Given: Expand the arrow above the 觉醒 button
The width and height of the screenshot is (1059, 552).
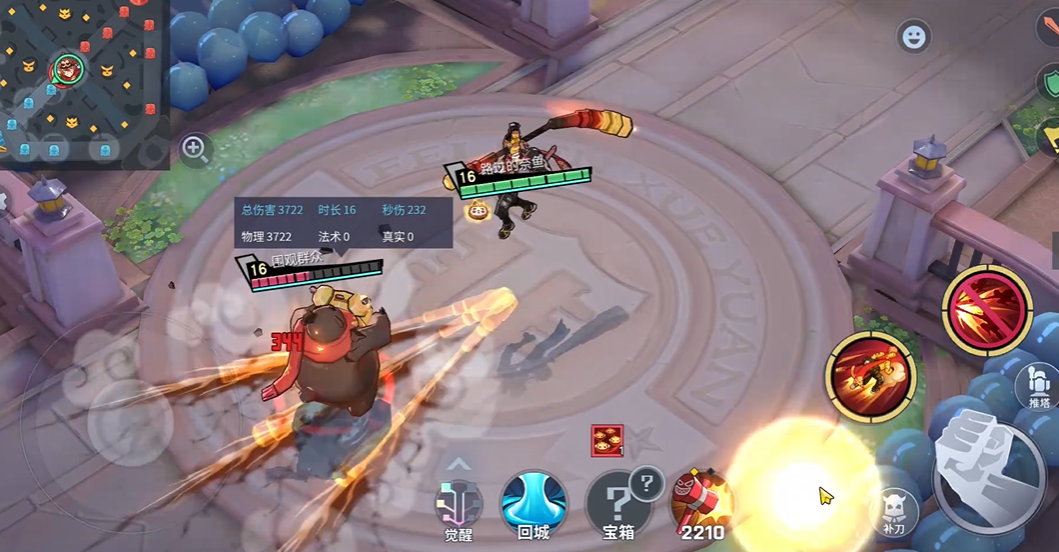Looking at the screenshot, I should (x=458, y=464).
